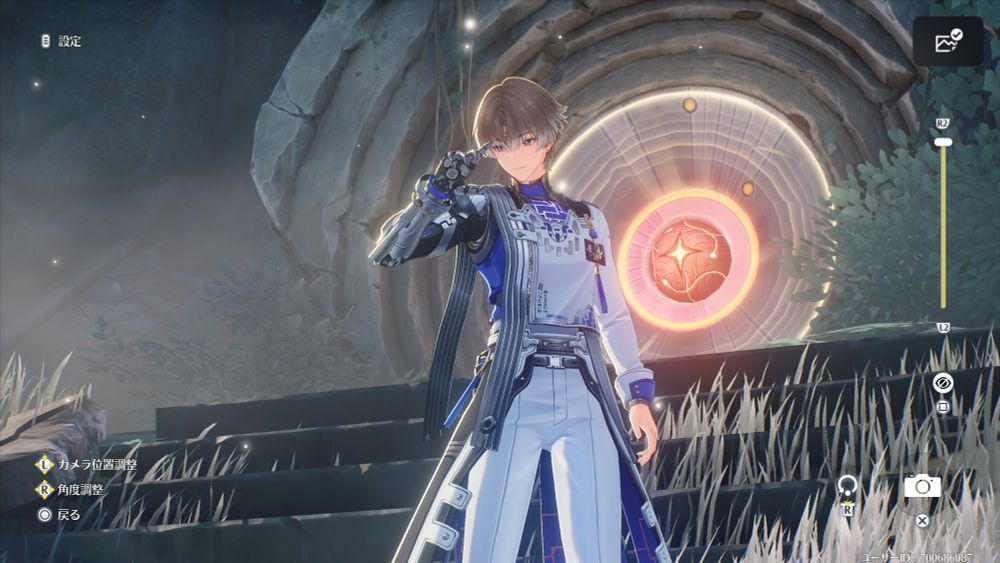Click the yellow zoom slider track

[942, 230]
